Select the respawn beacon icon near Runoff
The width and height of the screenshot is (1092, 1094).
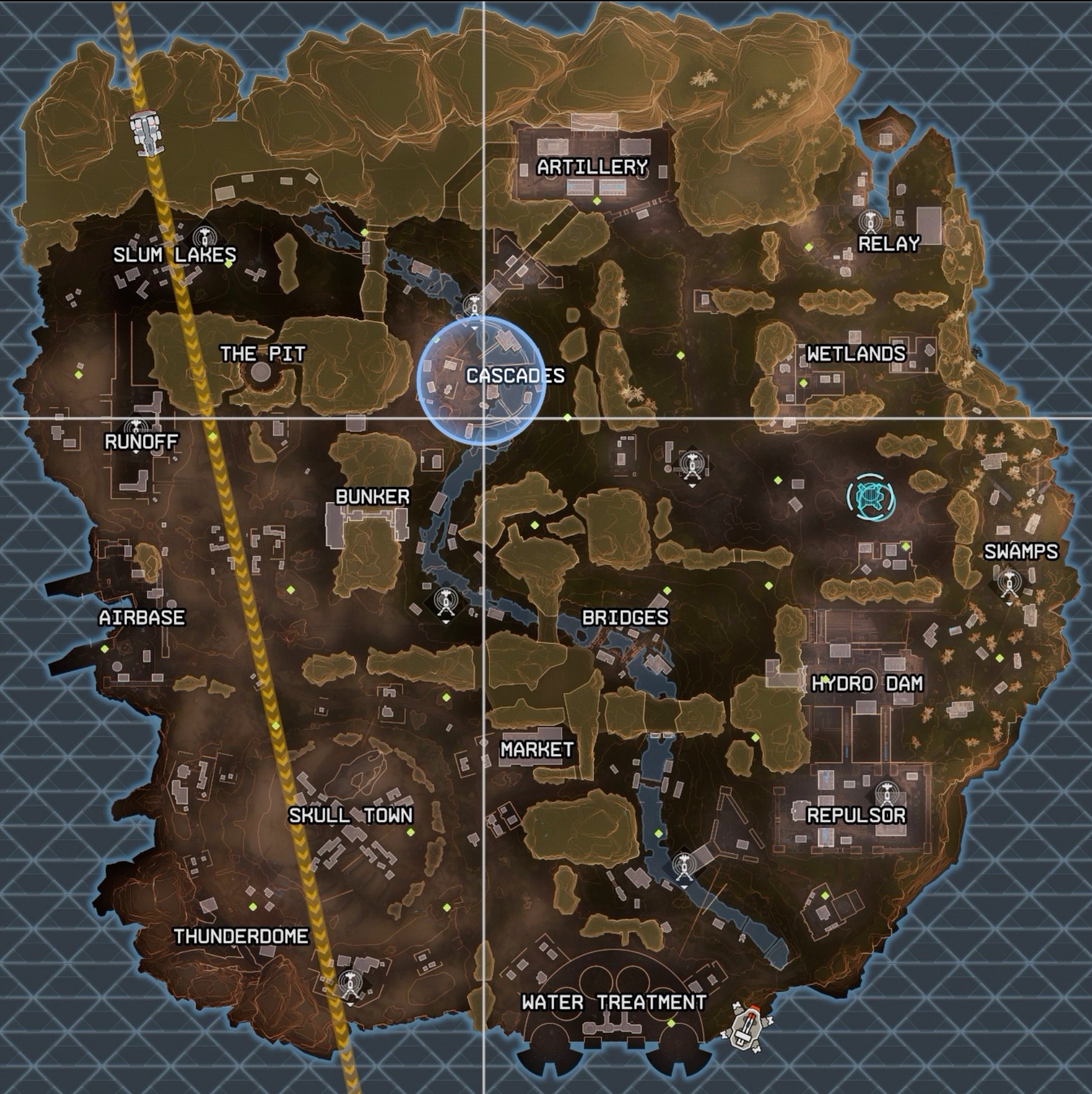pyautogui.click(x=137, y=426)
